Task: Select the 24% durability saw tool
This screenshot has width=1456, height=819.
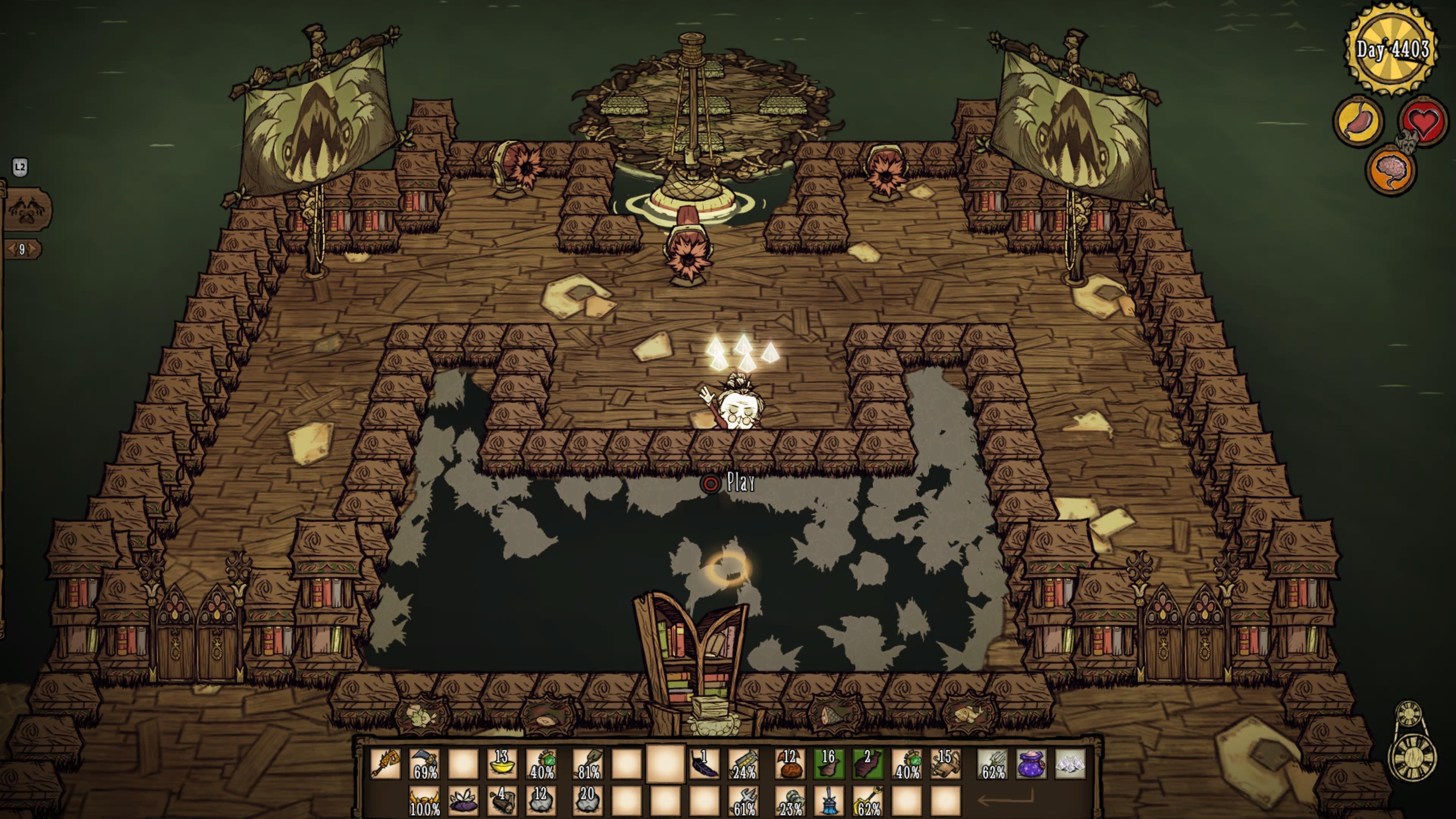Action: pos(744,764)
